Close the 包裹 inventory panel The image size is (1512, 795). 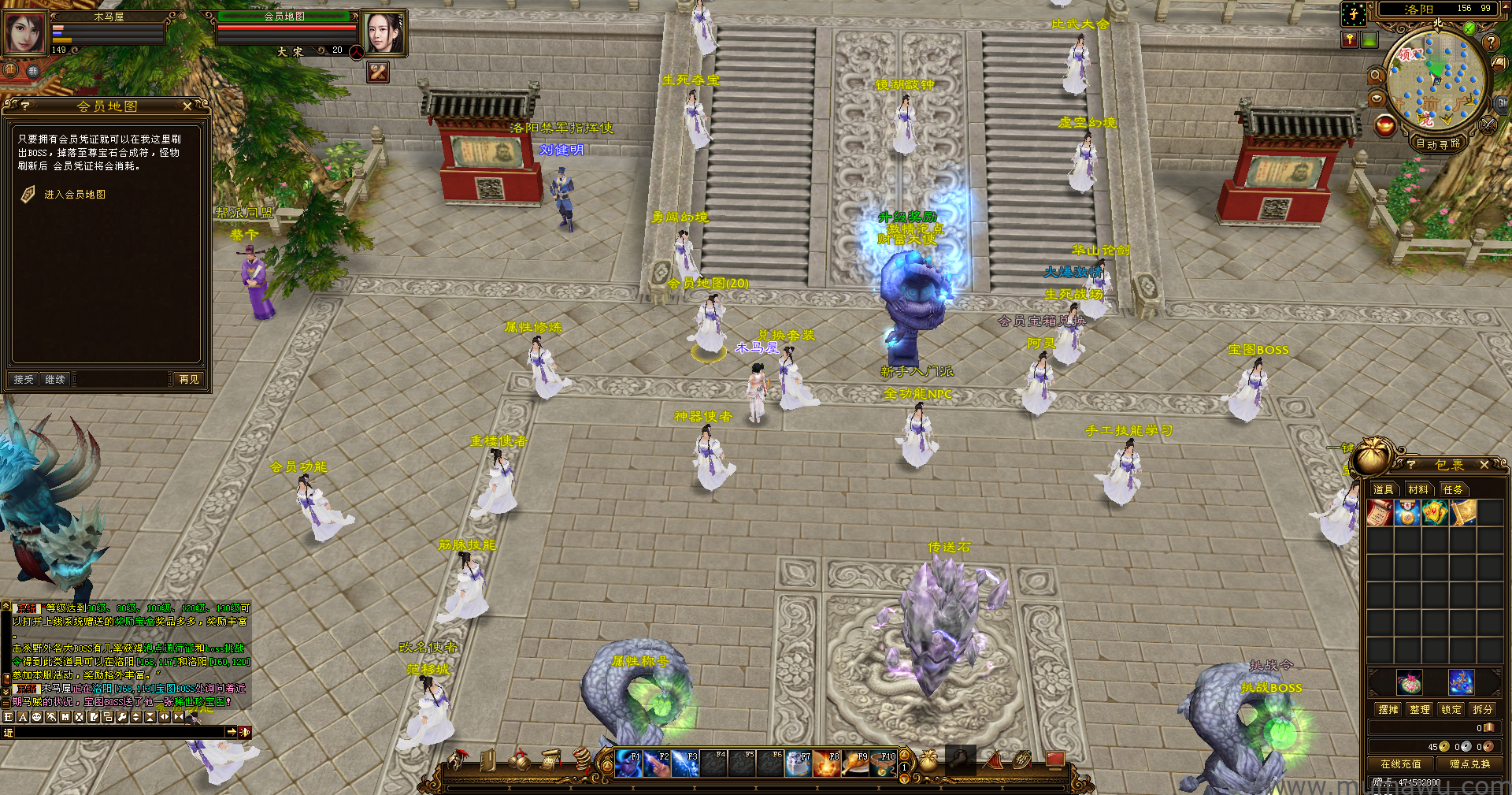tap(1484, 465)
